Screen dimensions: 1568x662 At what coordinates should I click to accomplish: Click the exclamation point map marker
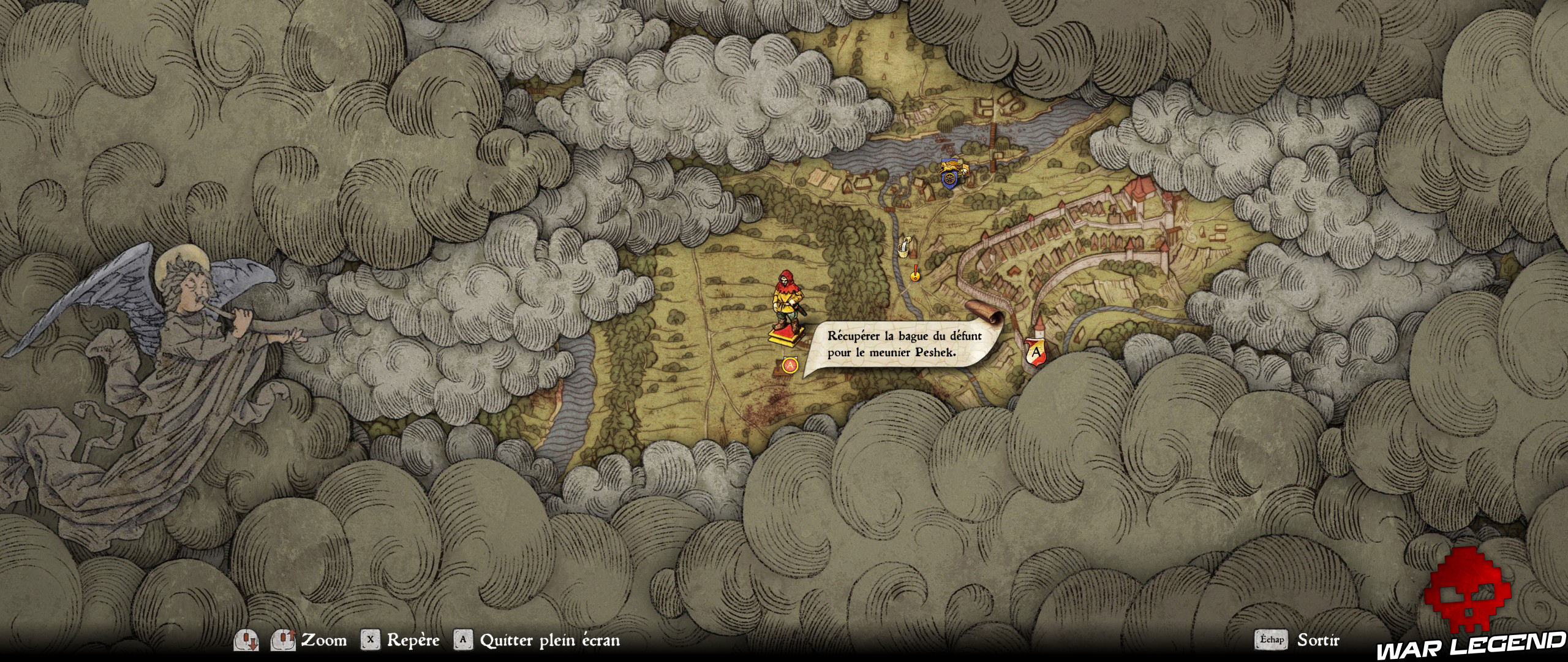(x=915, y=273)
